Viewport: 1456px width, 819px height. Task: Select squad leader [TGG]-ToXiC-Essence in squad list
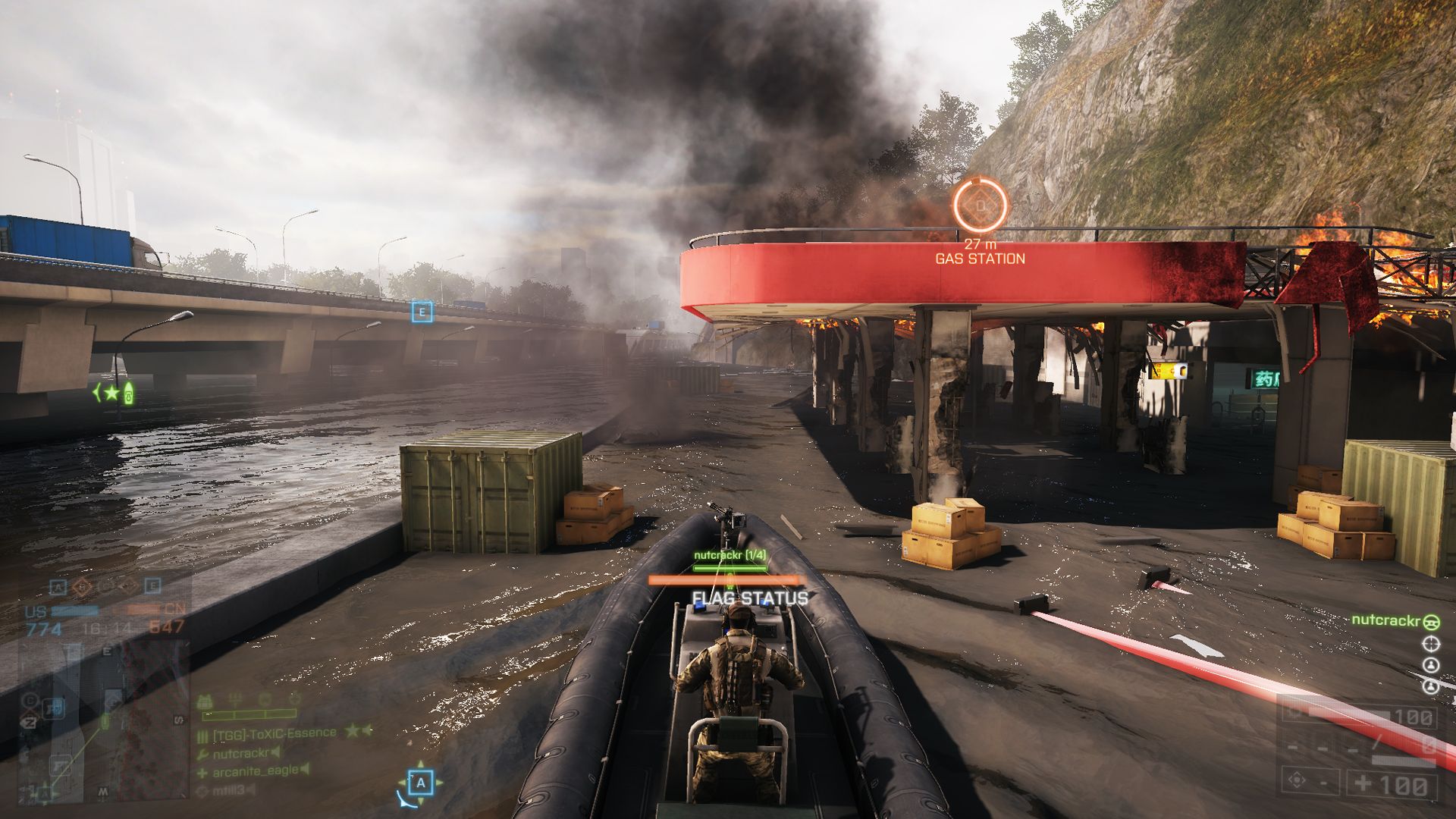click(275, 733)
